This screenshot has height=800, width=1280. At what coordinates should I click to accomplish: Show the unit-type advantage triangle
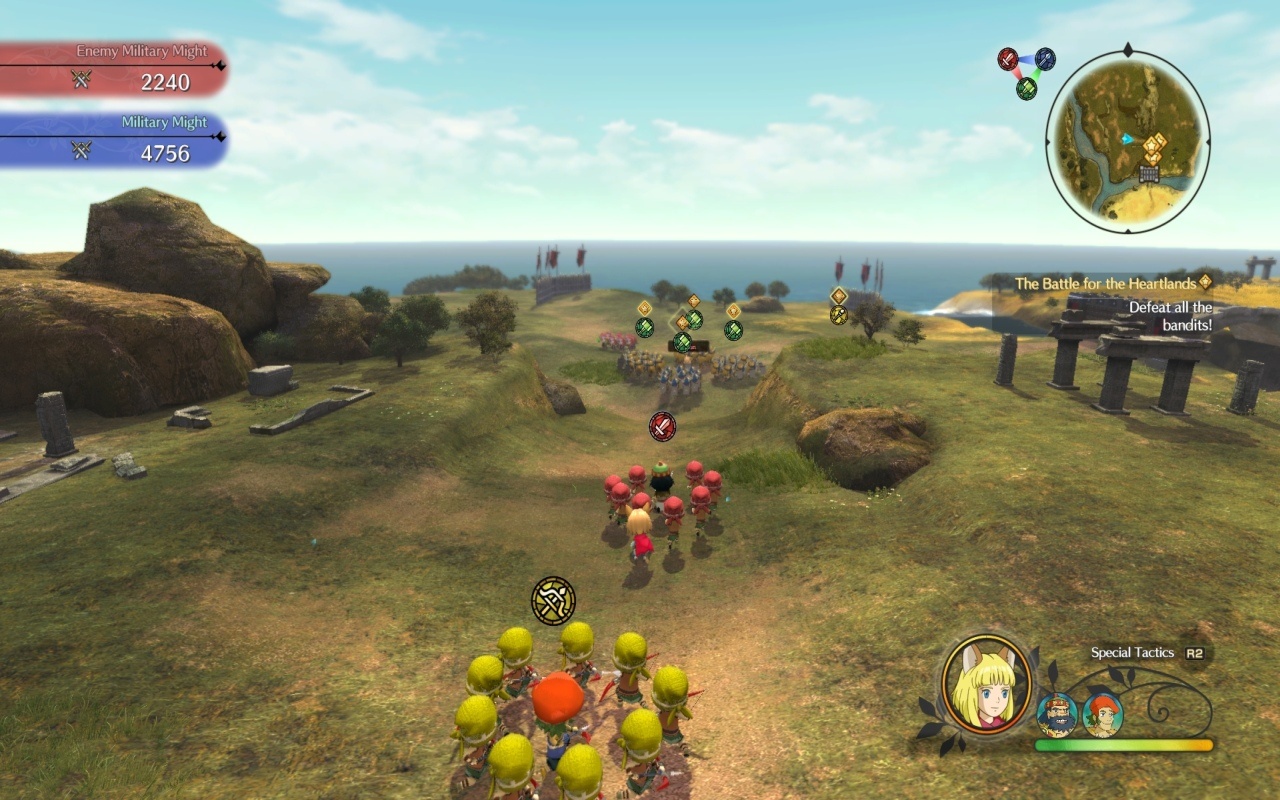[1026, 72]
